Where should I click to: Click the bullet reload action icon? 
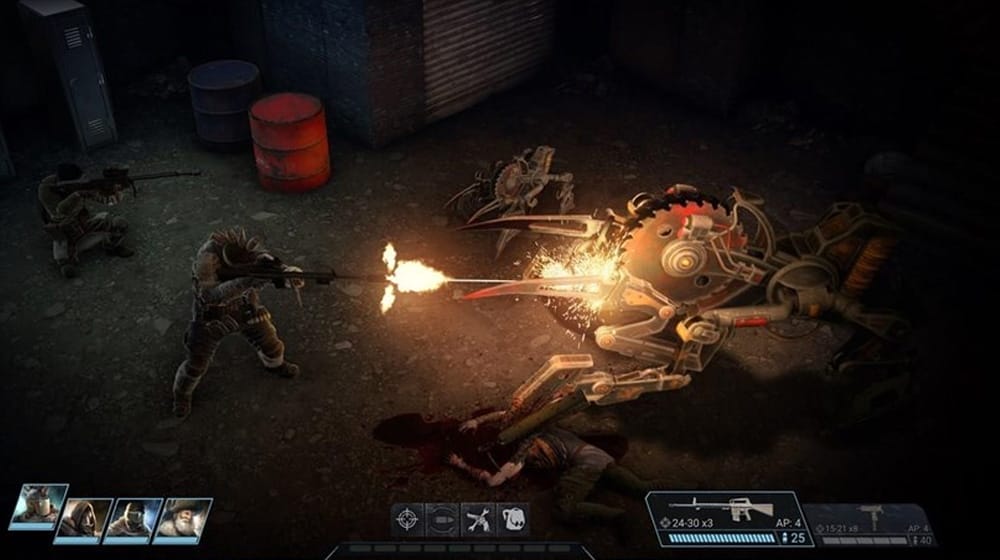coord(442,519)
